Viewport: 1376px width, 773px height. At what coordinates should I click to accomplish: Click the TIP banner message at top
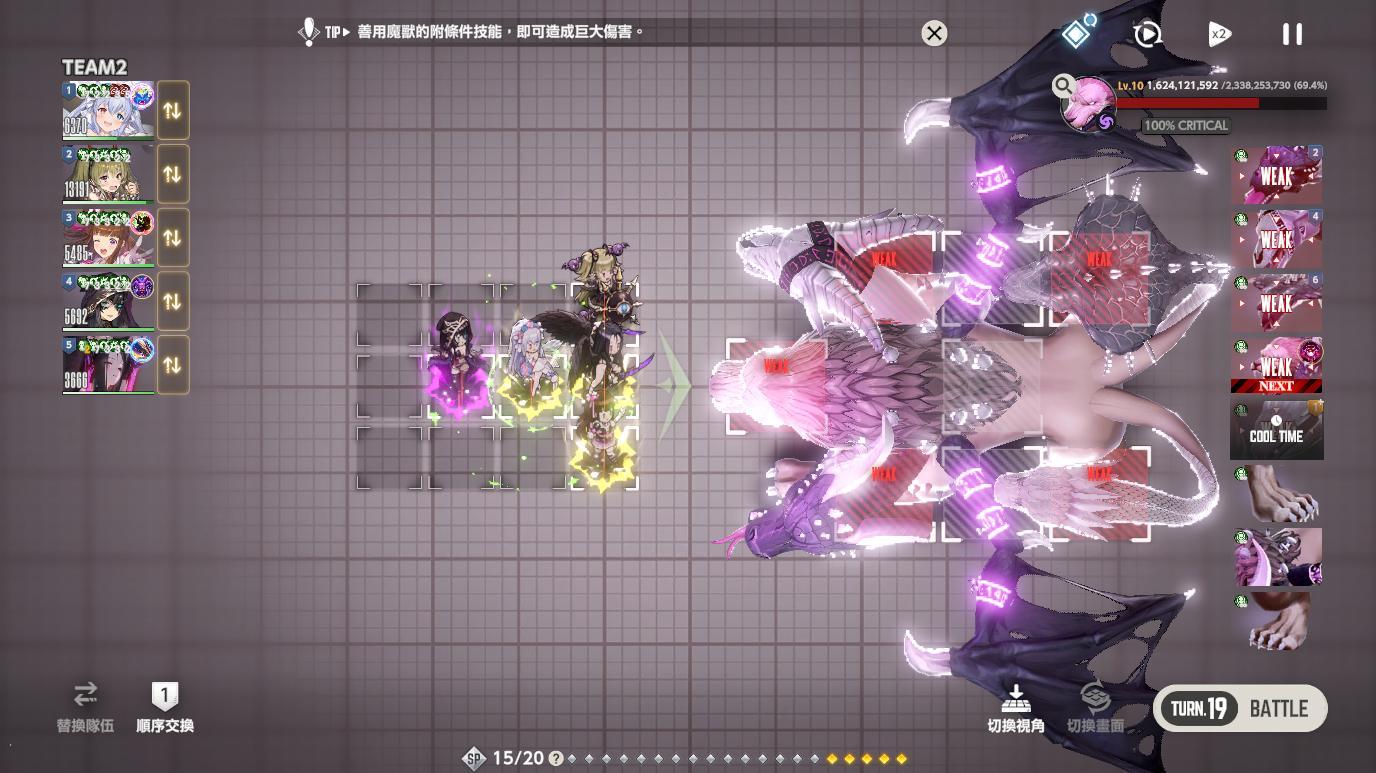pyautogui.click(x=470, y=32)
